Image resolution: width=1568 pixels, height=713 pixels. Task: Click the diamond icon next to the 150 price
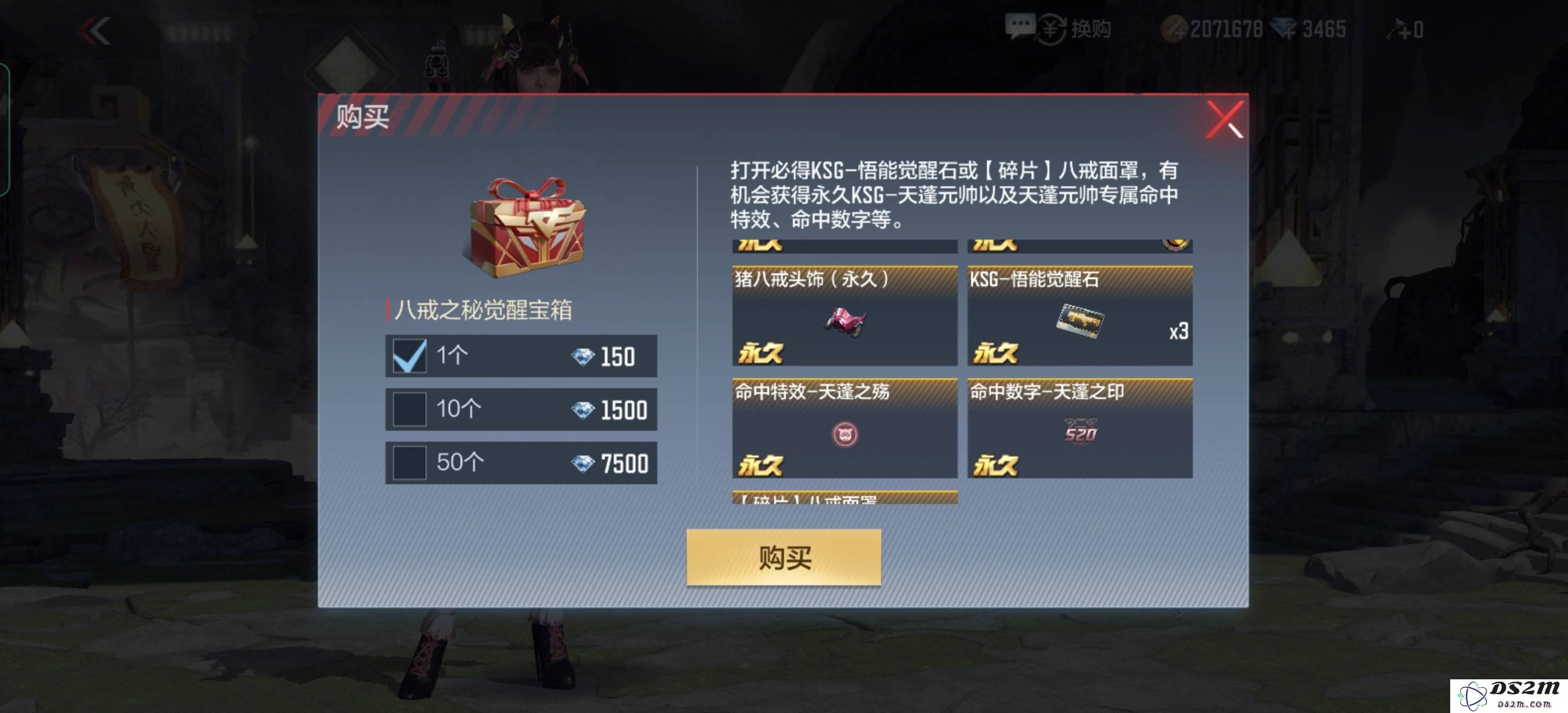pyautogui.click(x=582, y=355)
